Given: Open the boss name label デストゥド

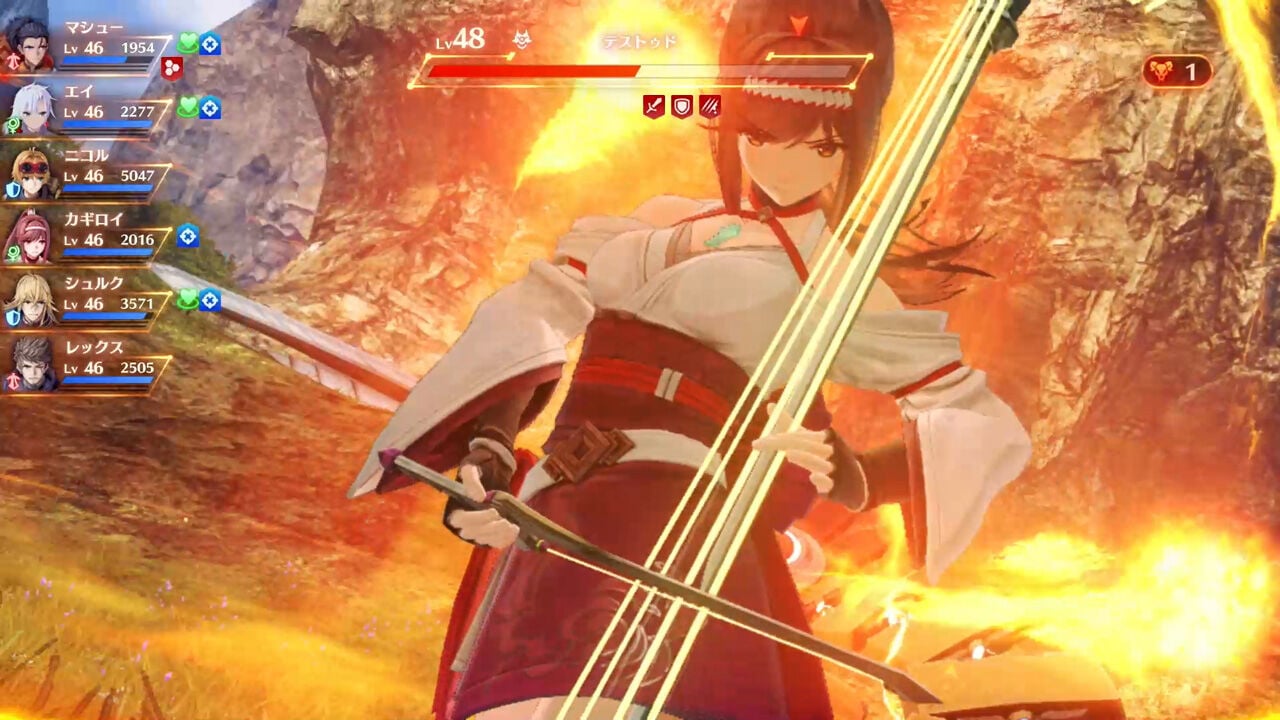Looking at the screenshot, I should [x=640, y=40].
